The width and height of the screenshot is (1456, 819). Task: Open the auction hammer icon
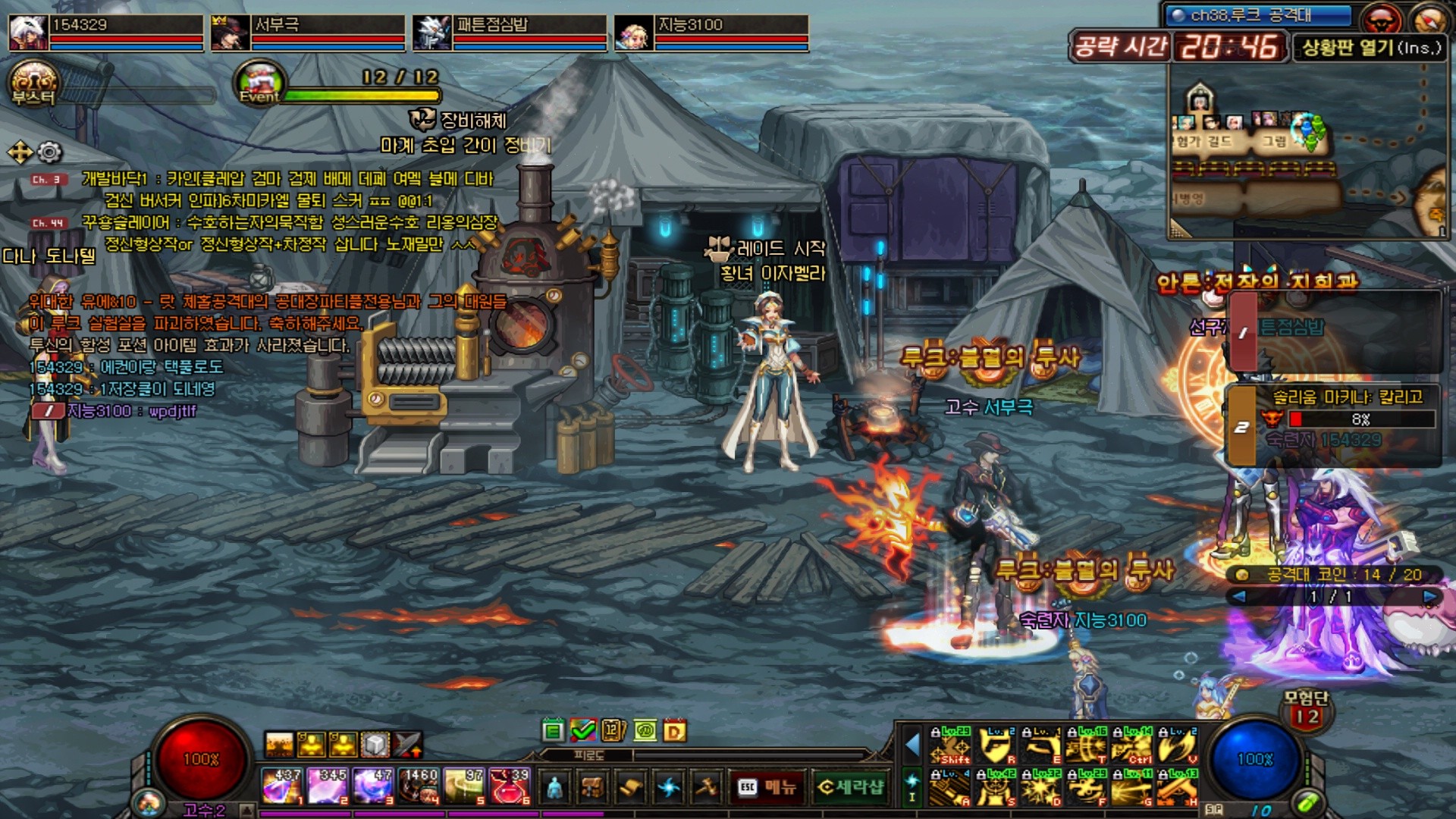707,787
